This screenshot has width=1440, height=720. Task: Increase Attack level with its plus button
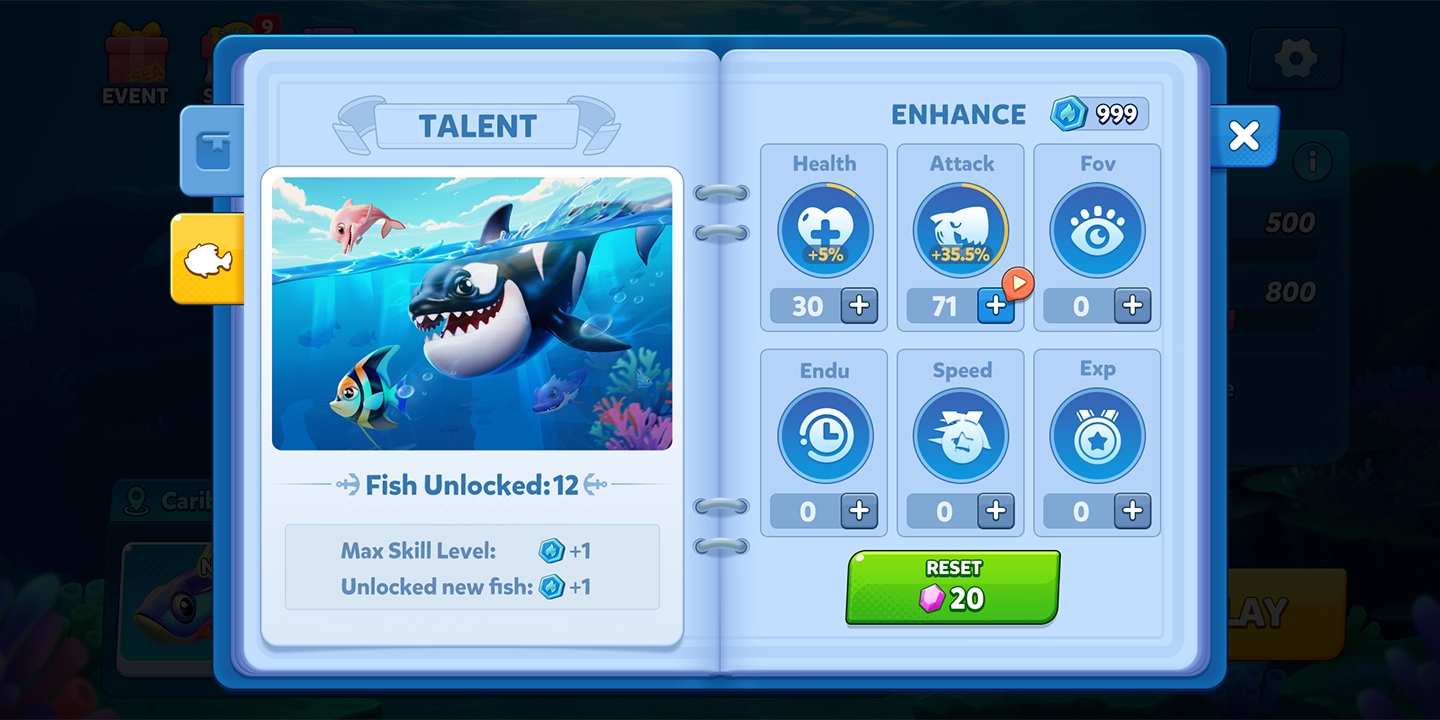[x=996, y=307]
